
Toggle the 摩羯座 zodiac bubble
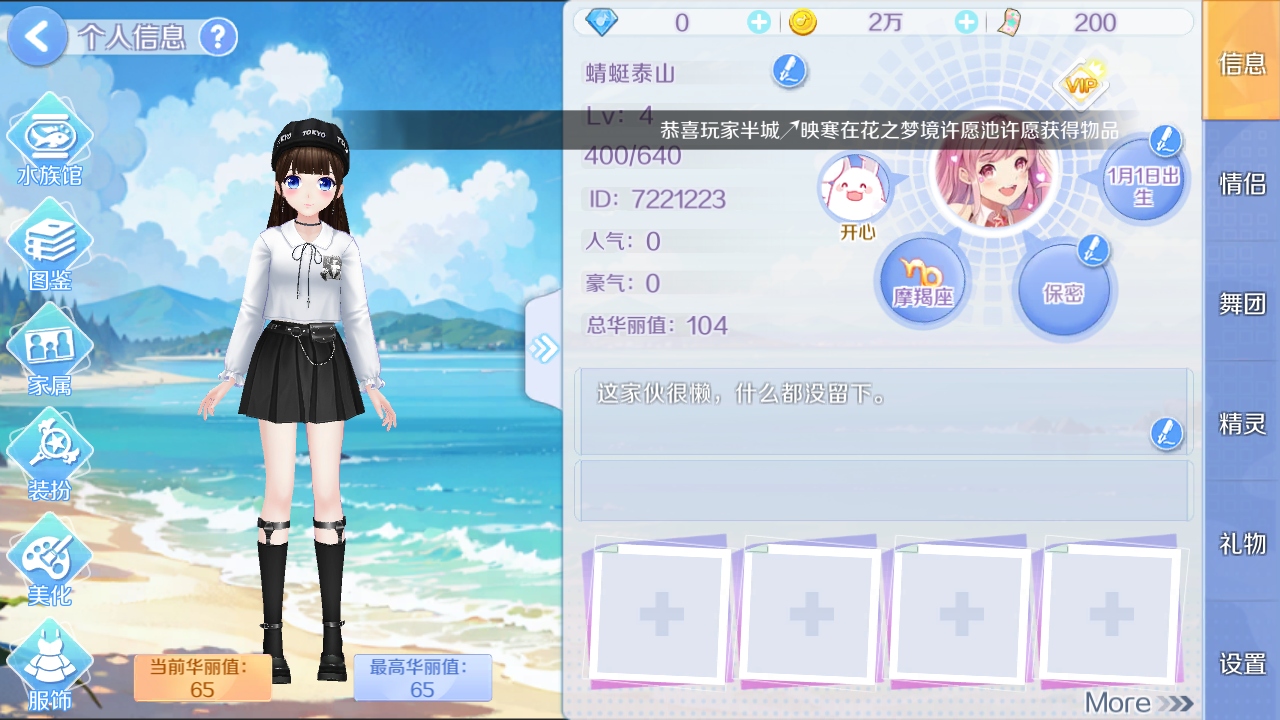(x=921, y=280)
